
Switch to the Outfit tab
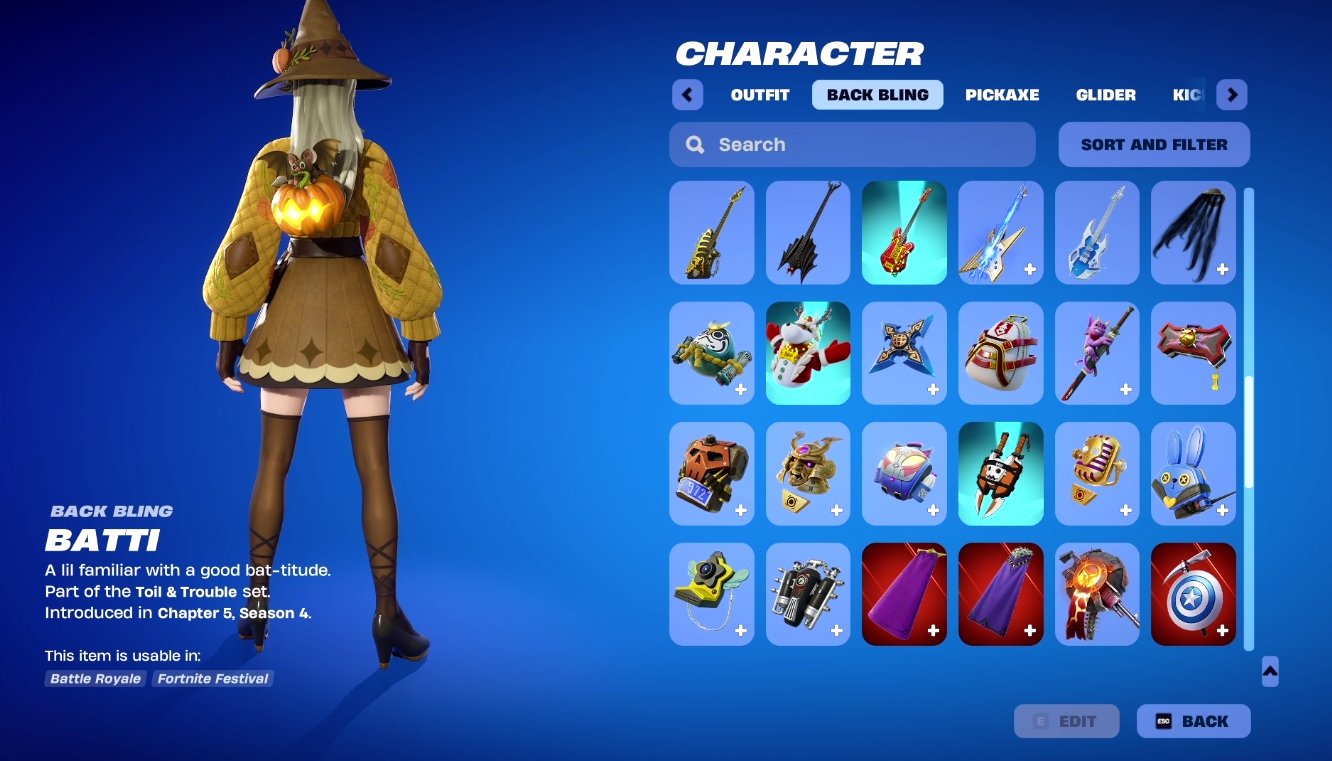[x=758, y=94]
